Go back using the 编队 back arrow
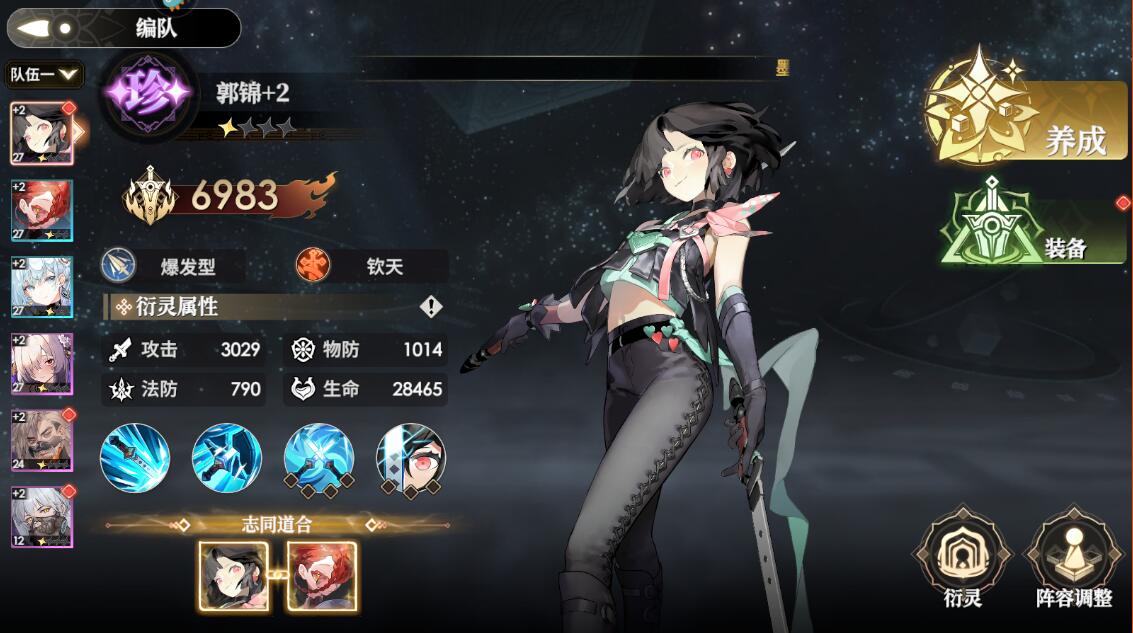 coord(40,28)
